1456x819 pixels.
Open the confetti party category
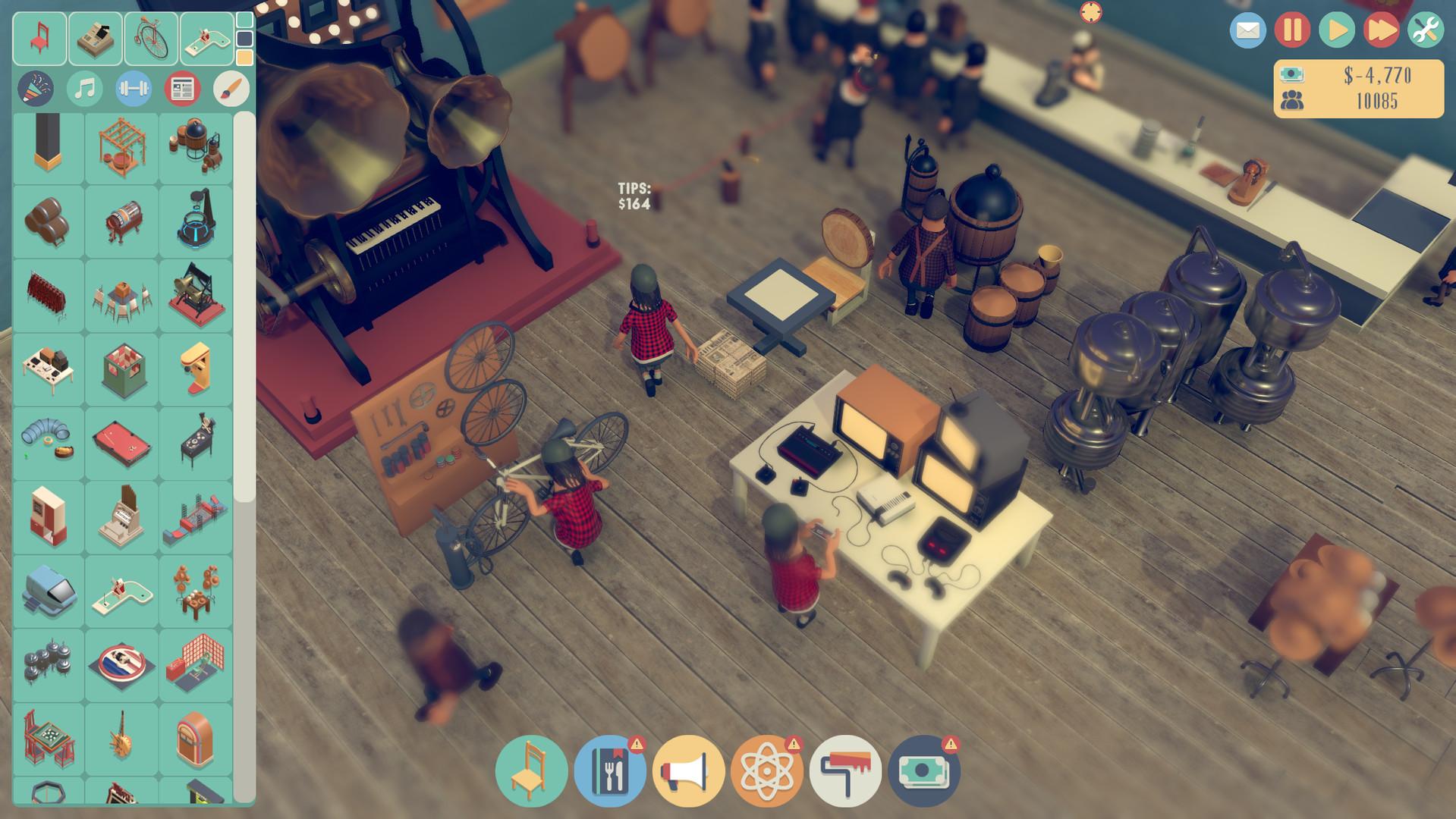34,88
